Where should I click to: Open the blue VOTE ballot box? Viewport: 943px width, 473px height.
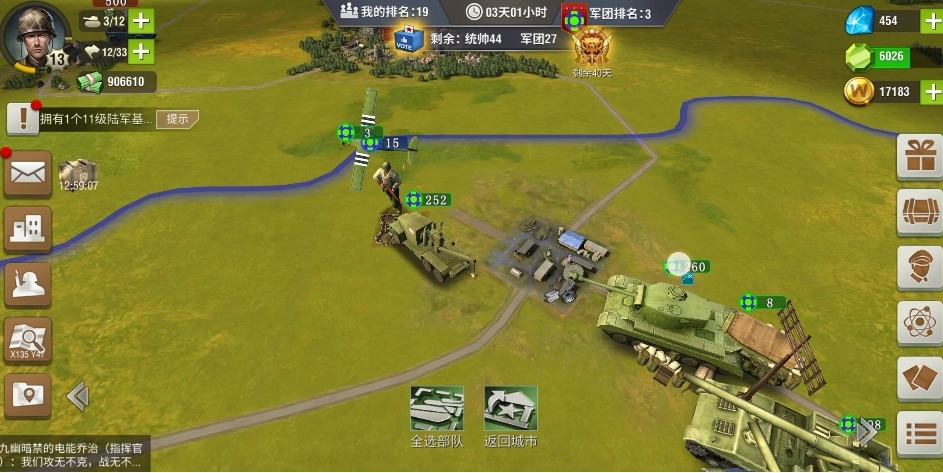[x=405, y=38]
